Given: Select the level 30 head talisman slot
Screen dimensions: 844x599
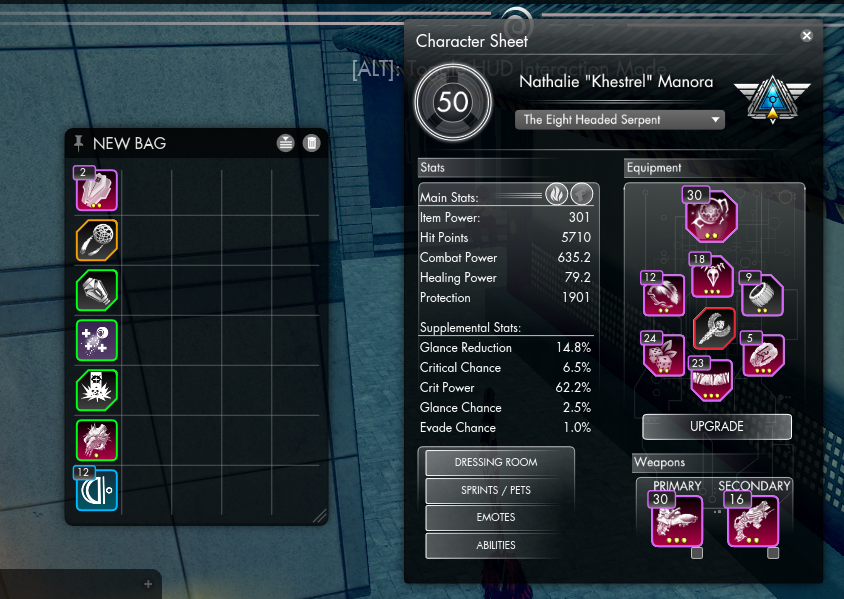Looking at the screenshot, I should pyautogui.click(x=711, y=216).
